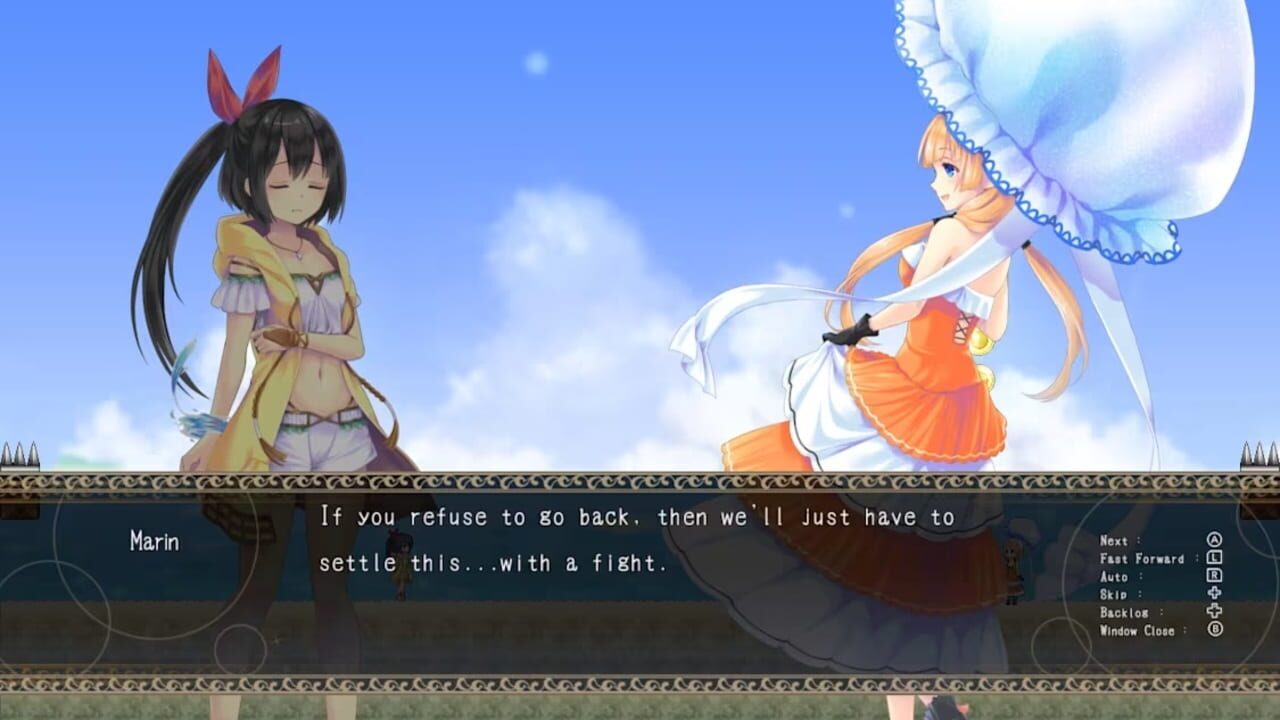Screen dimensions: 1280x720
Task: Click the R shoulder icon for Auto mode
Action: coord(1216,576)
